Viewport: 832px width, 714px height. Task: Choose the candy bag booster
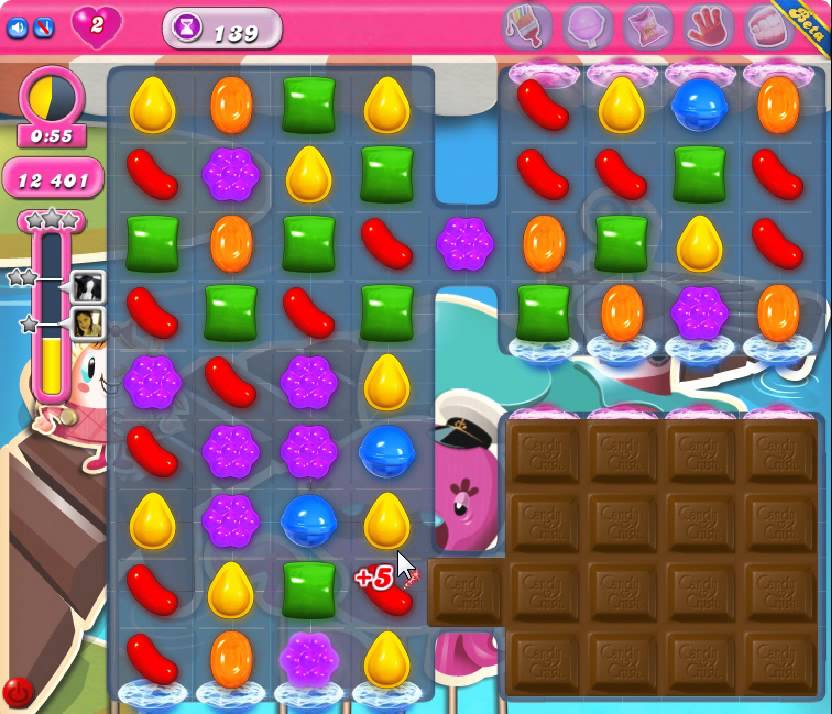tap(647, 27)
